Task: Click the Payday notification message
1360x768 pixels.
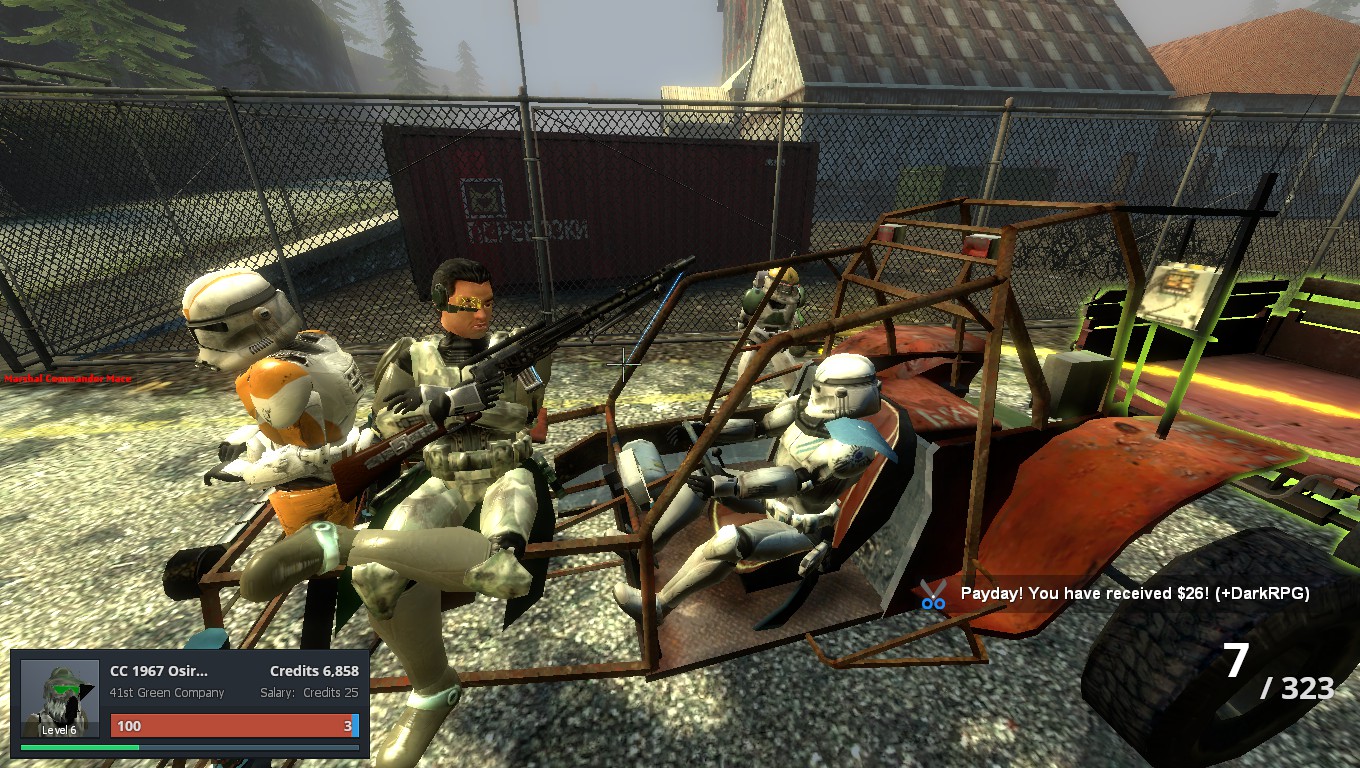Action: pyautogui.click(x=1134, y=593)
